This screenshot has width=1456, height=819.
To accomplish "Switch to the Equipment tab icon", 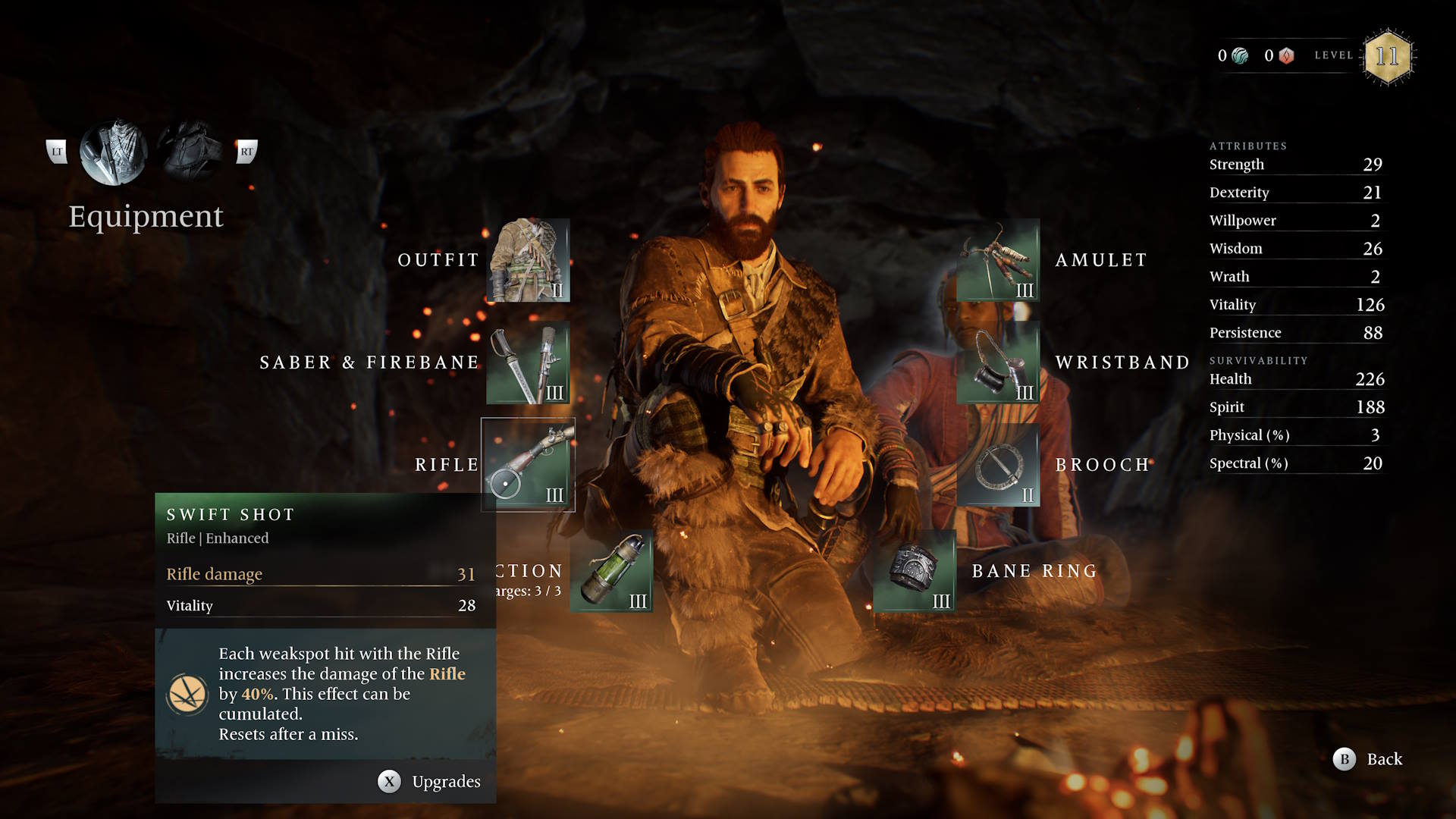I will tap(114, 152).
